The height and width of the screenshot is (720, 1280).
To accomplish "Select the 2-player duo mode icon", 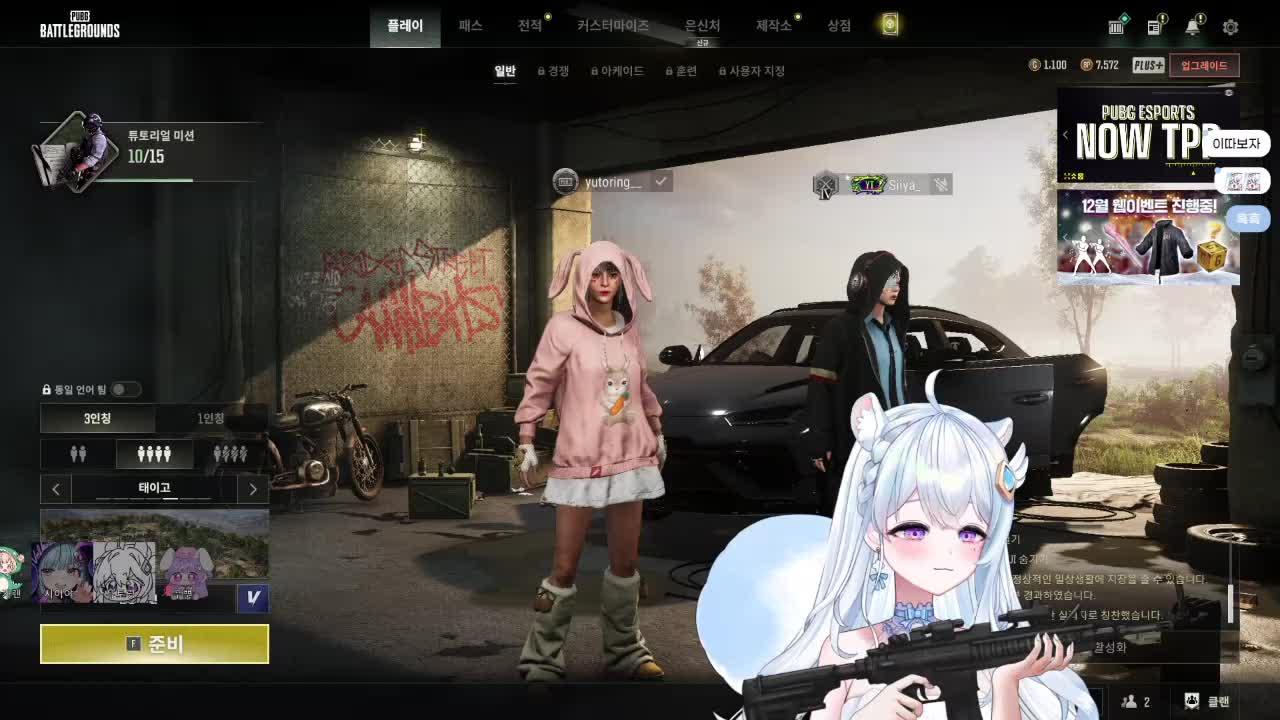I will 79,453.
